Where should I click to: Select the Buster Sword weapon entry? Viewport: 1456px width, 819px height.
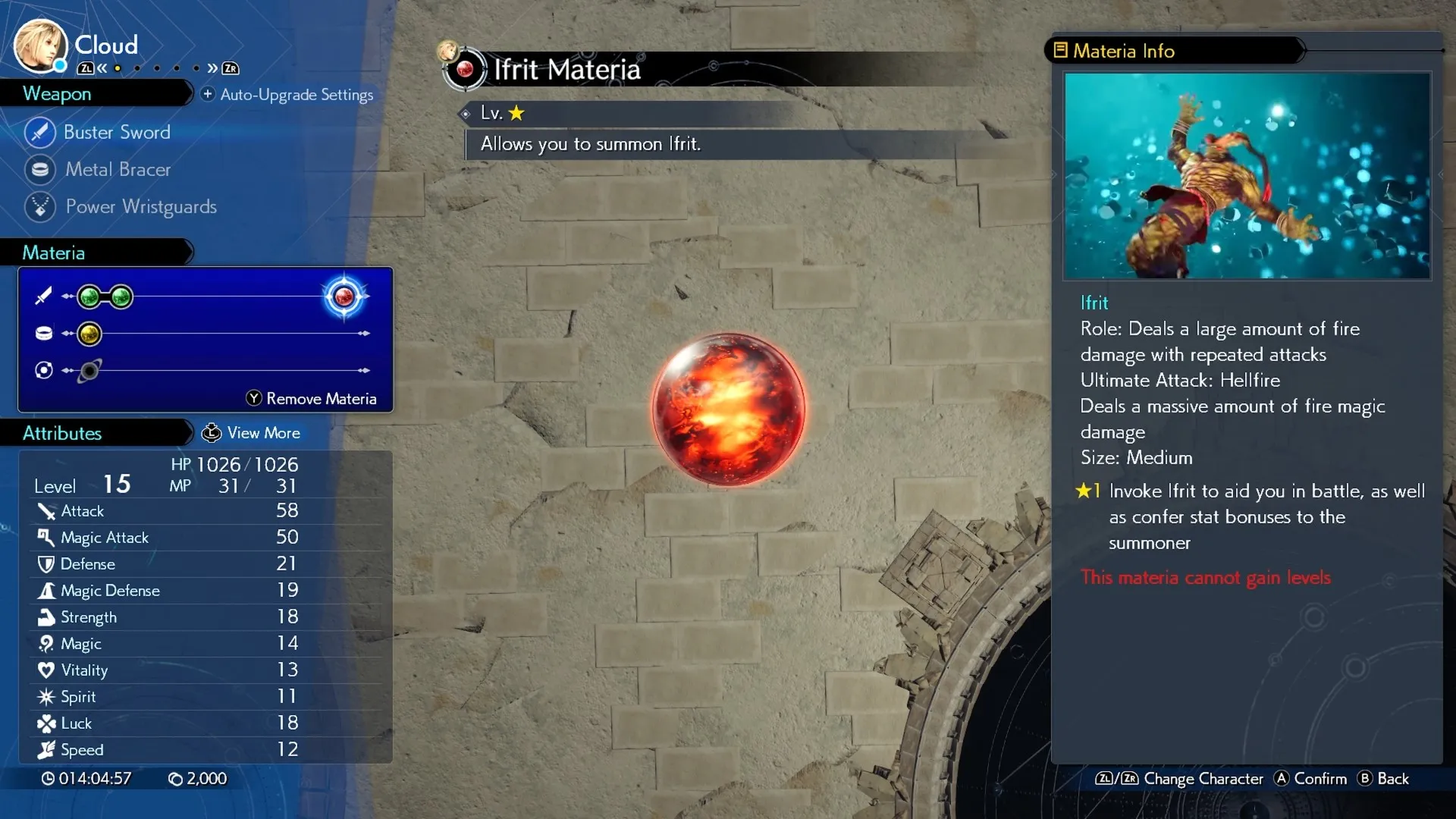click(117, 132)
